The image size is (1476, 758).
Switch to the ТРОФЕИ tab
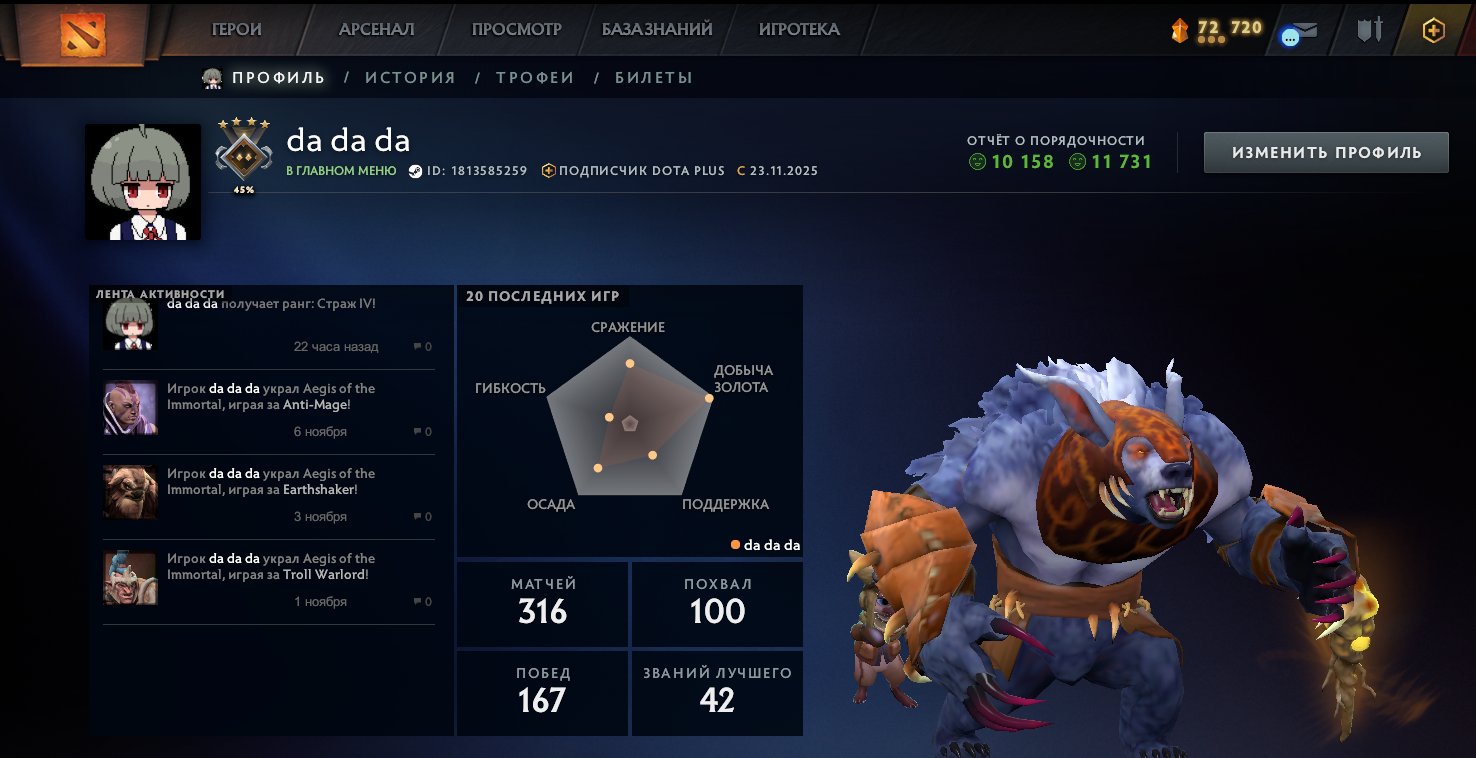[x=535, y=76]
